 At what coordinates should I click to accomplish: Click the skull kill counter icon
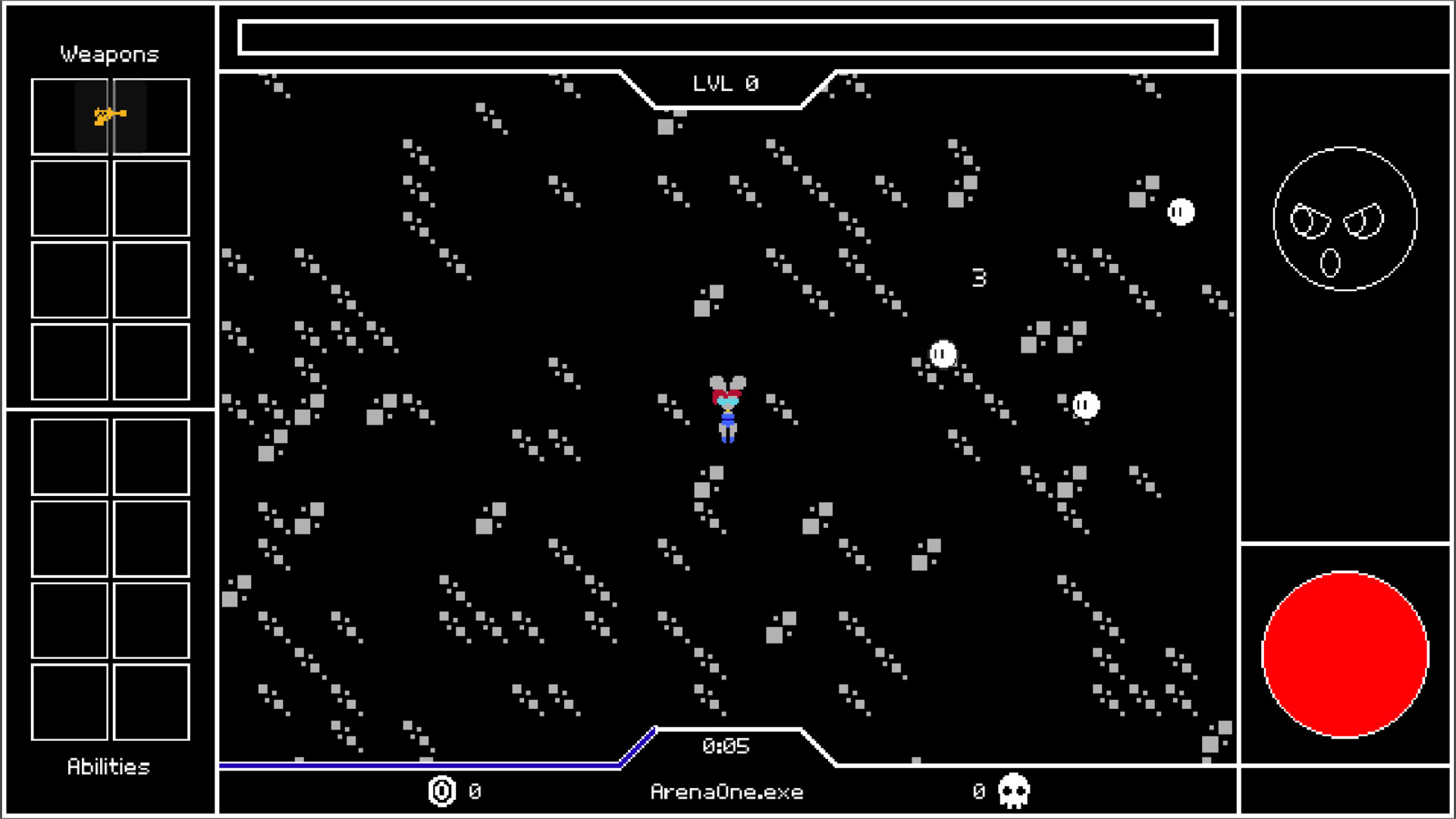coord(1015,791)
